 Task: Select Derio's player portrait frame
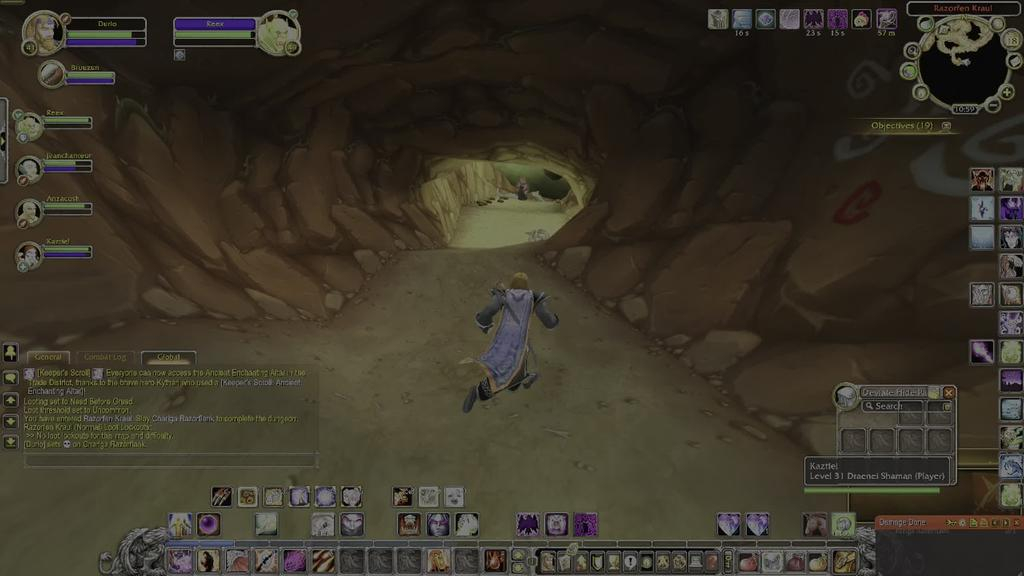[42, 32]
